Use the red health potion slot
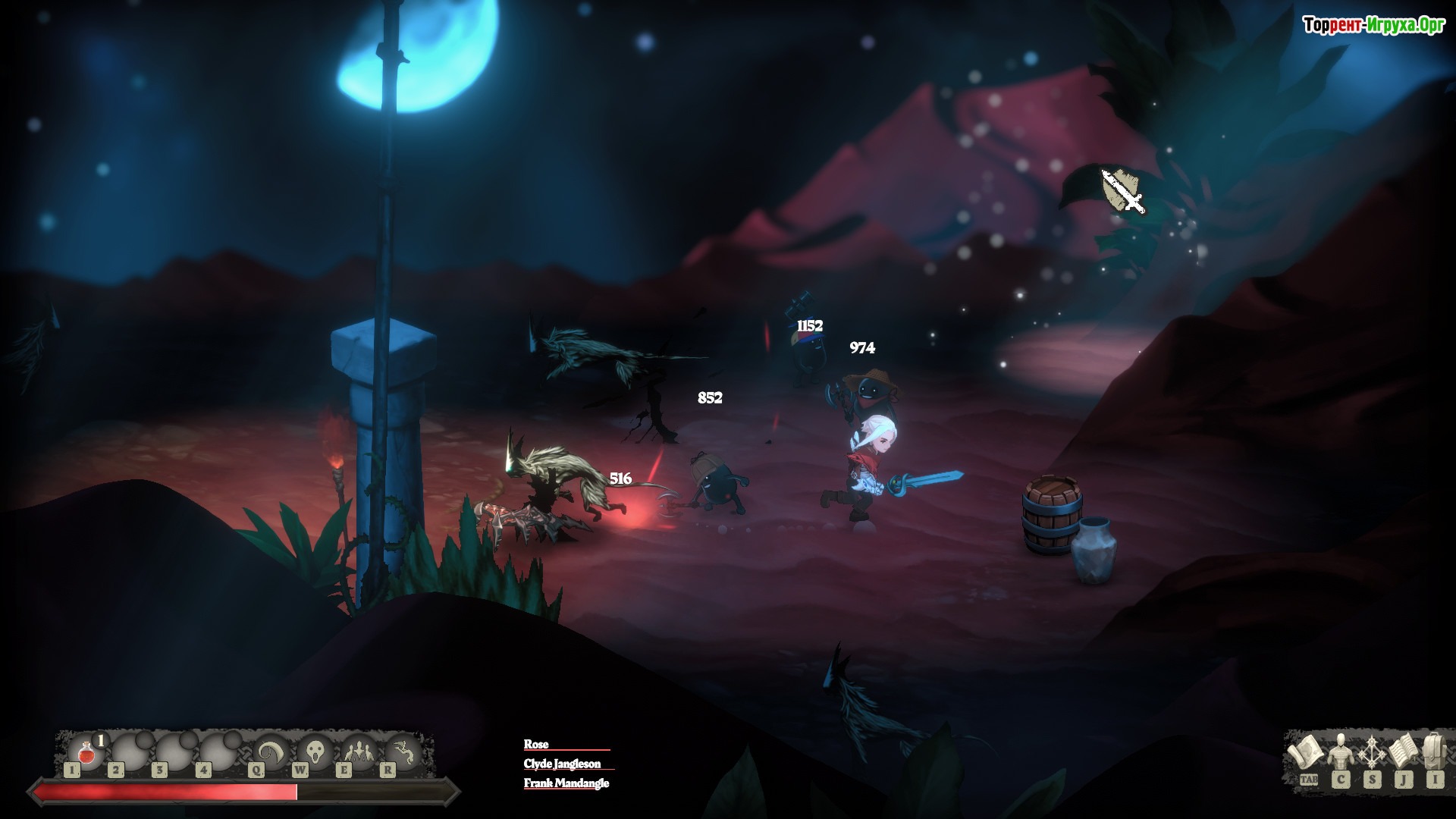The width and height of the screenshot is (1456, 819). 86,752
